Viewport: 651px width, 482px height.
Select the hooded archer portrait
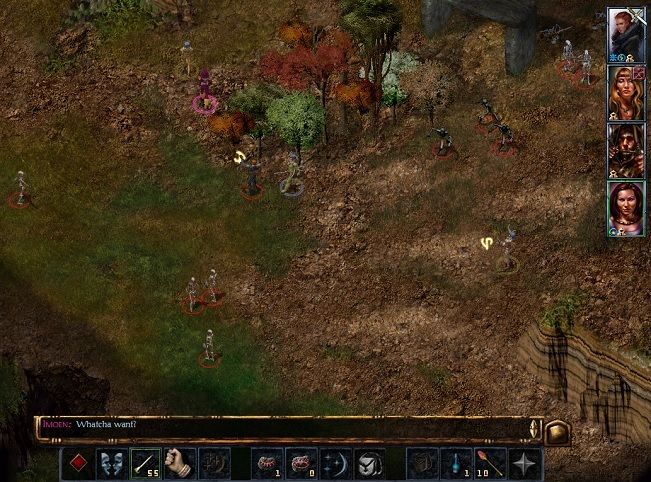(x=625, y=149)
